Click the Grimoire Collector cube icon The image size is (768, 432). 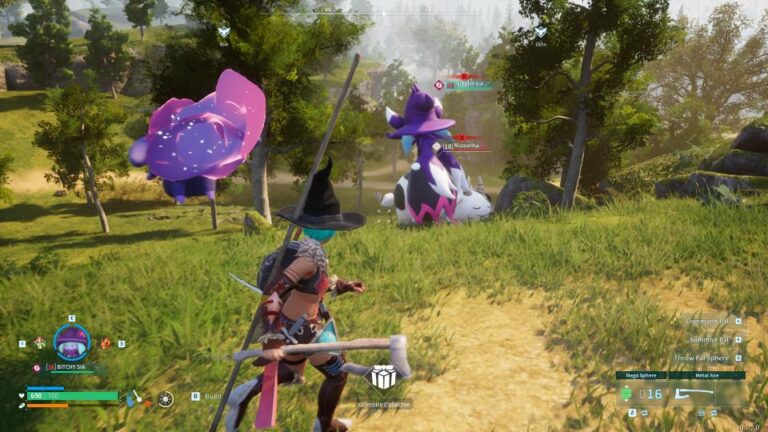coord(383,378)
